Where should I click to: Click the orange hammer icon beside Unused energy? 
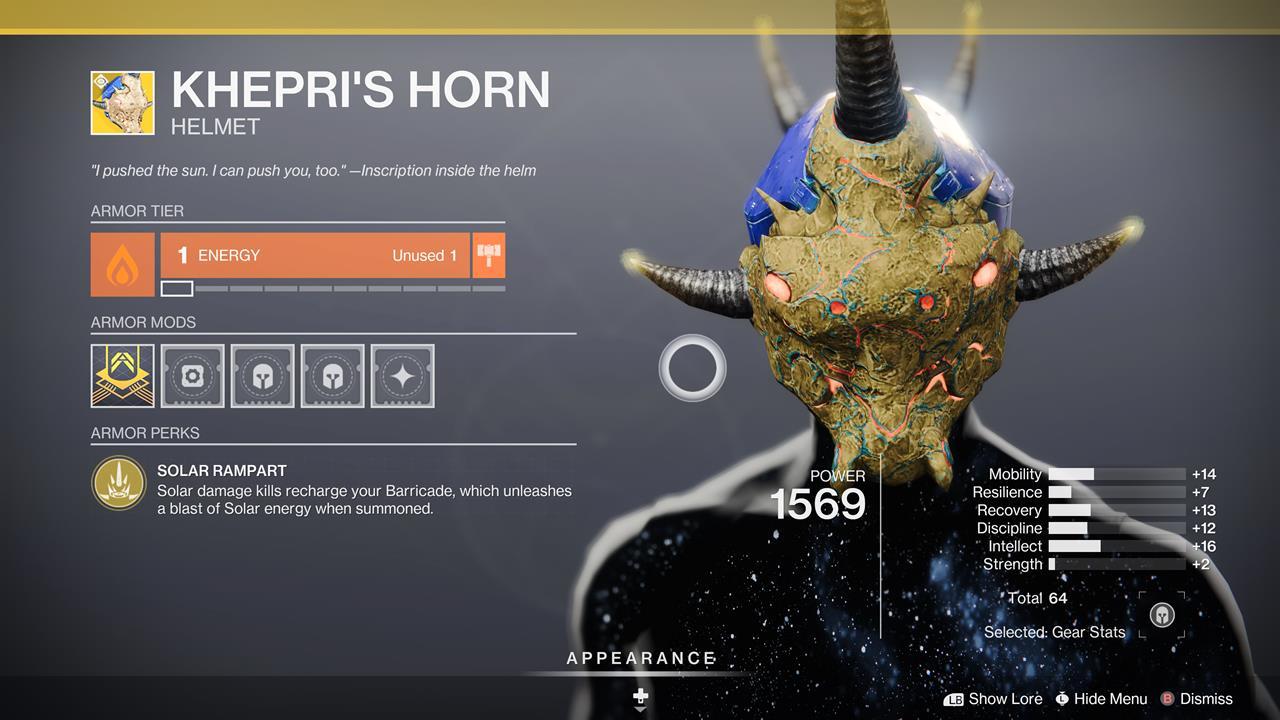[x=489, y=256]
